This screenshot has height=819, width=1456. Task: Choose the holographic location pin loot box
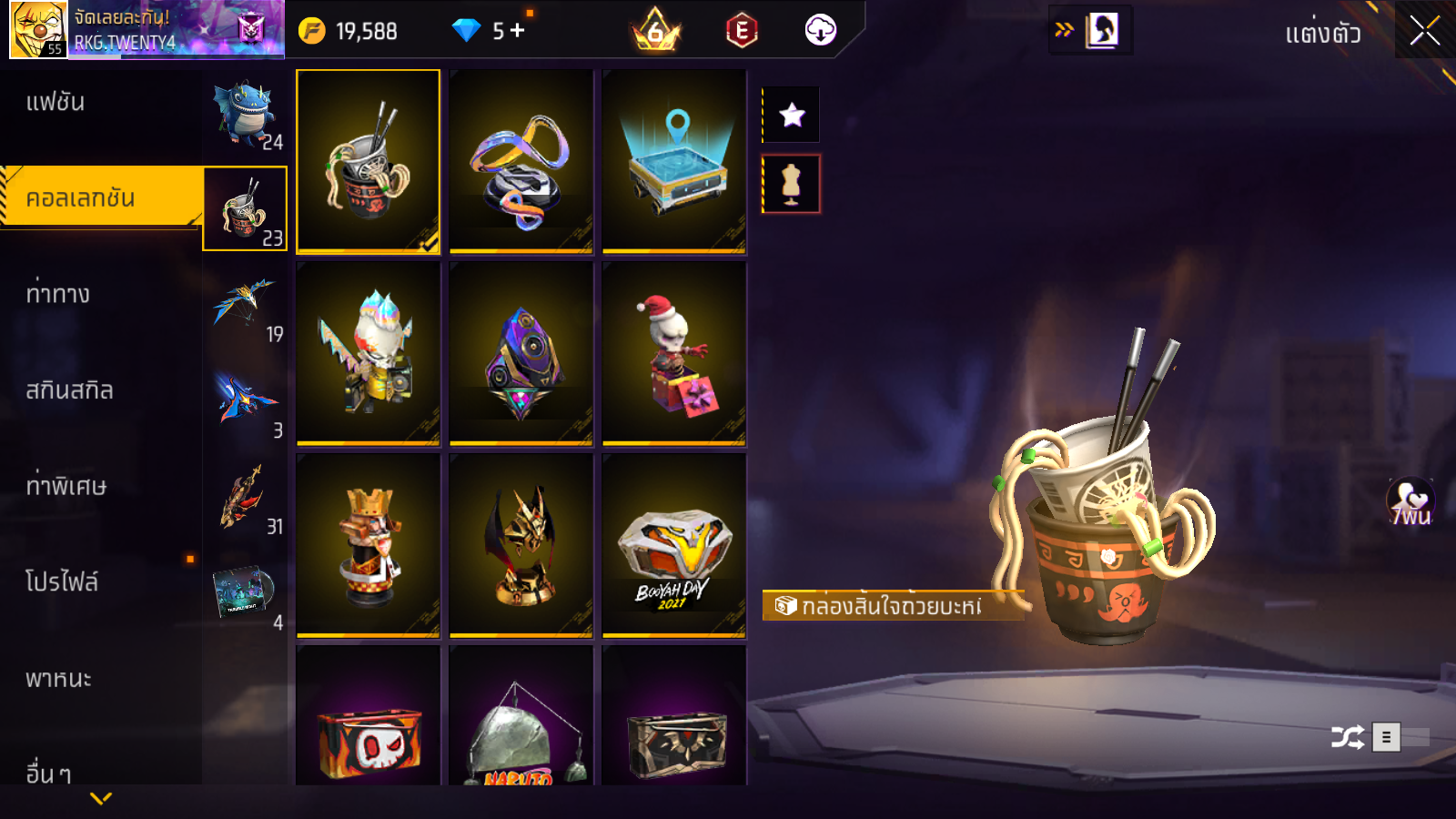click(x=673, y=161)
